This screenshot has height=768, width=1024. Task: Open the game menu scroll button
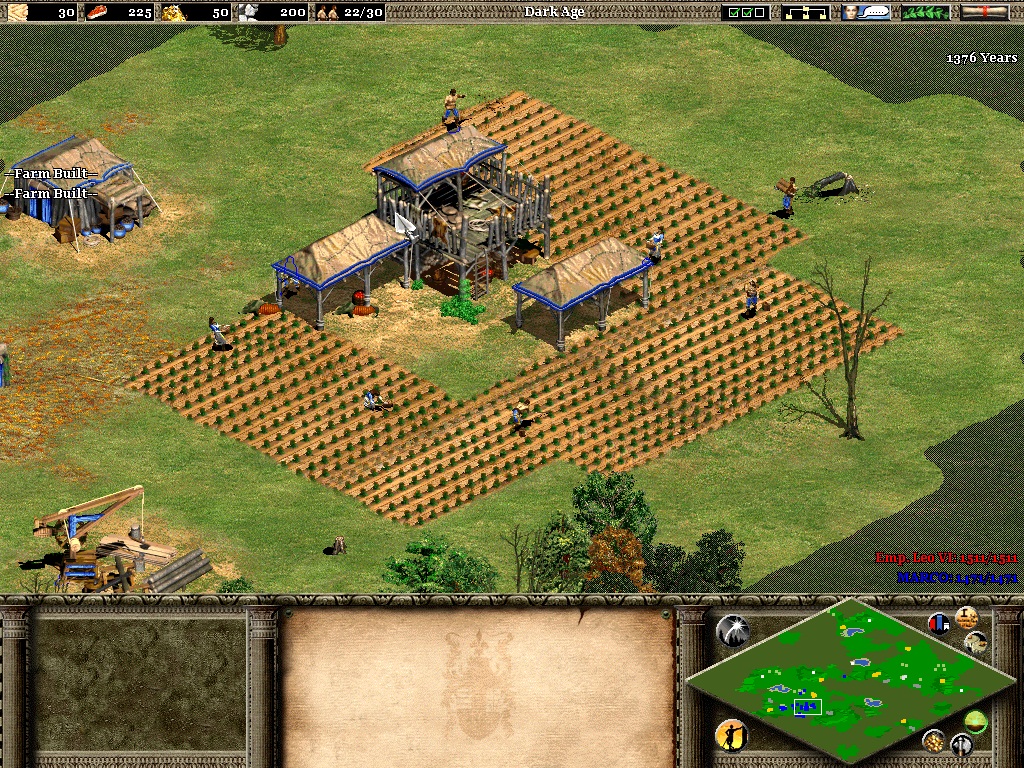pyautogui.click(x=984, y=12)
